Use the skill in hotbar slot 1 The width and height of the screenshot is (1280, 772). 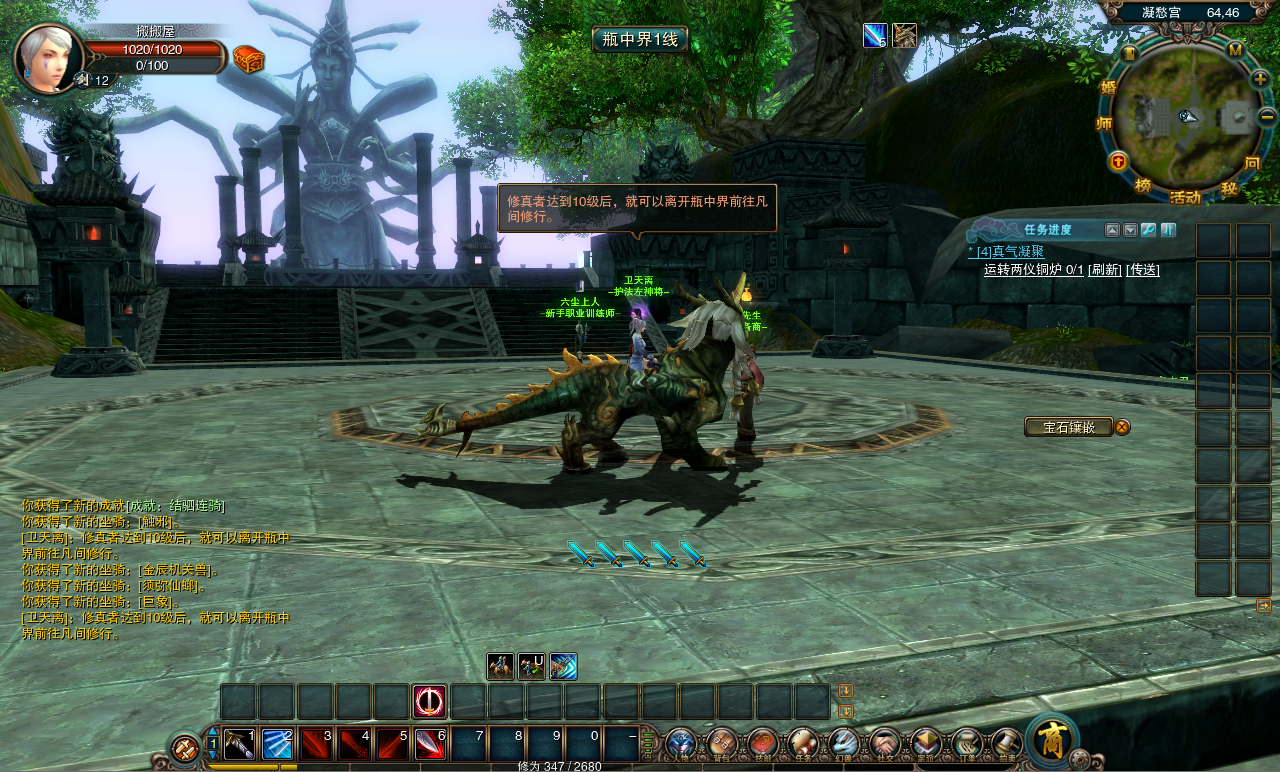(239, 744)
